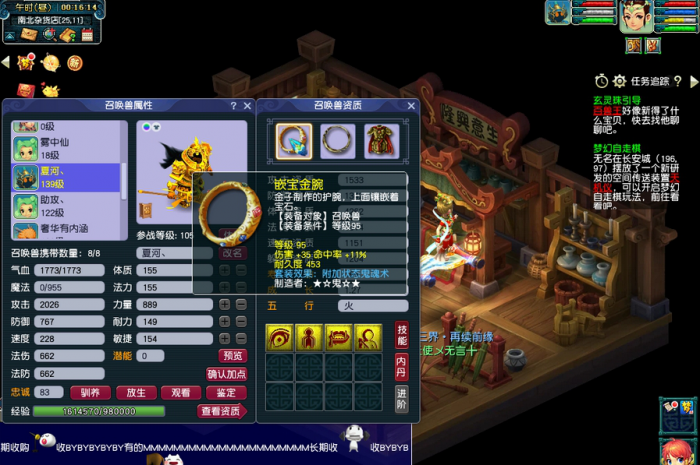
Task: Confirm stat points with 确认加点
Action: coord(226,374)
